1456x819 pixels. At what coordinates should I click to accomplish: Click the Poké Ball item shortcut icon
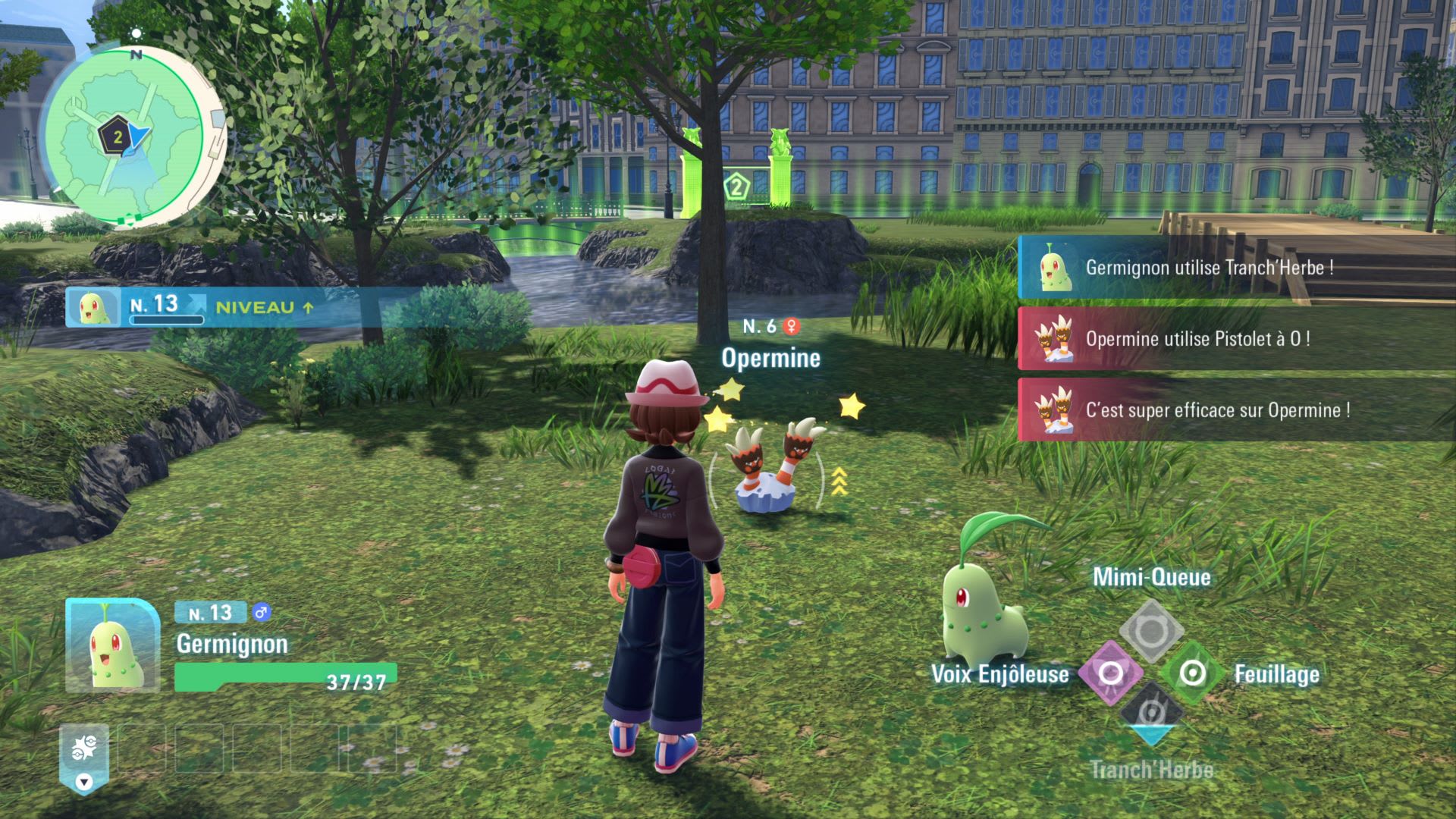tap(84, 749)
